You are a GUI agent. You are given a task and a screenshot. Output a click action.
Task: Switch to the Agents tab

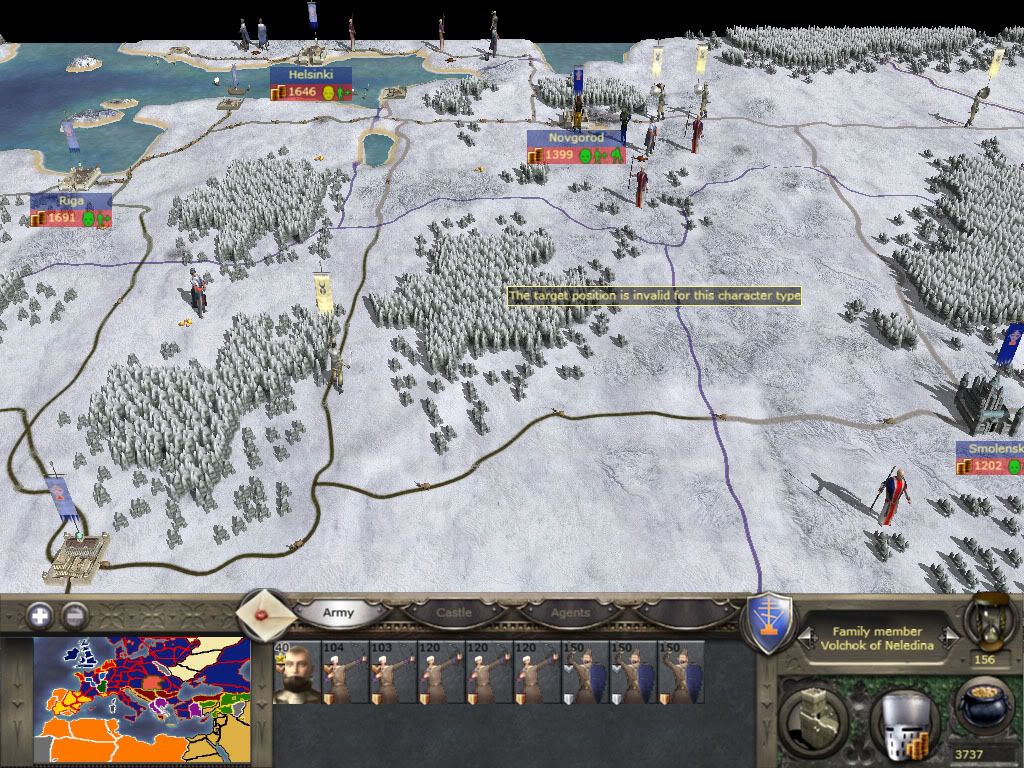570,613
